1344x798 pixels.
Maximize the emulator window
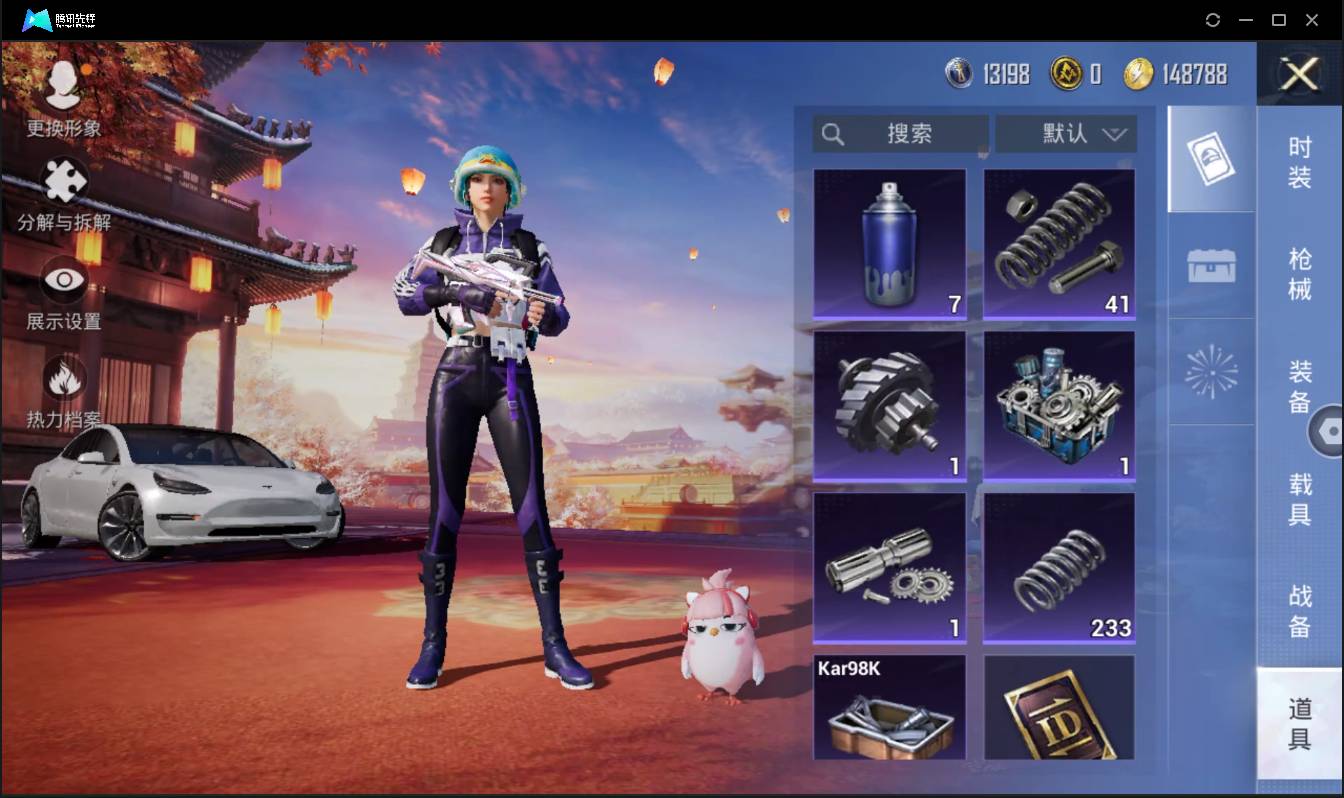tap(1278, 20)
